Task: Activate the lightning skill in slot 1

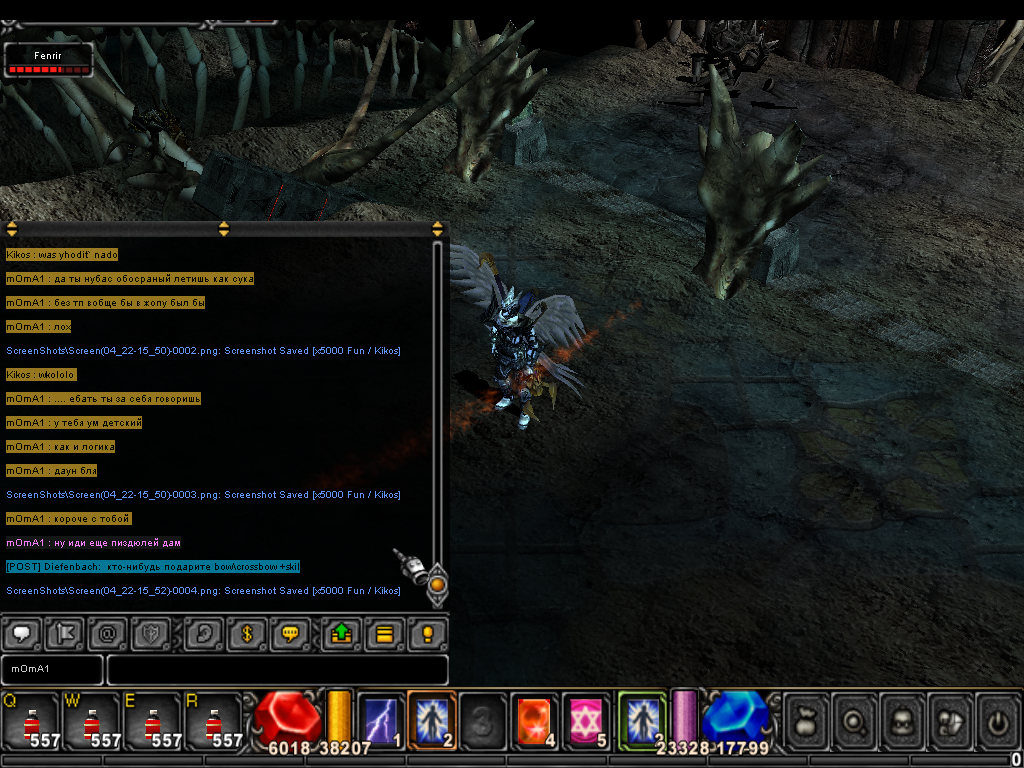Action: (x=381, y=720)
